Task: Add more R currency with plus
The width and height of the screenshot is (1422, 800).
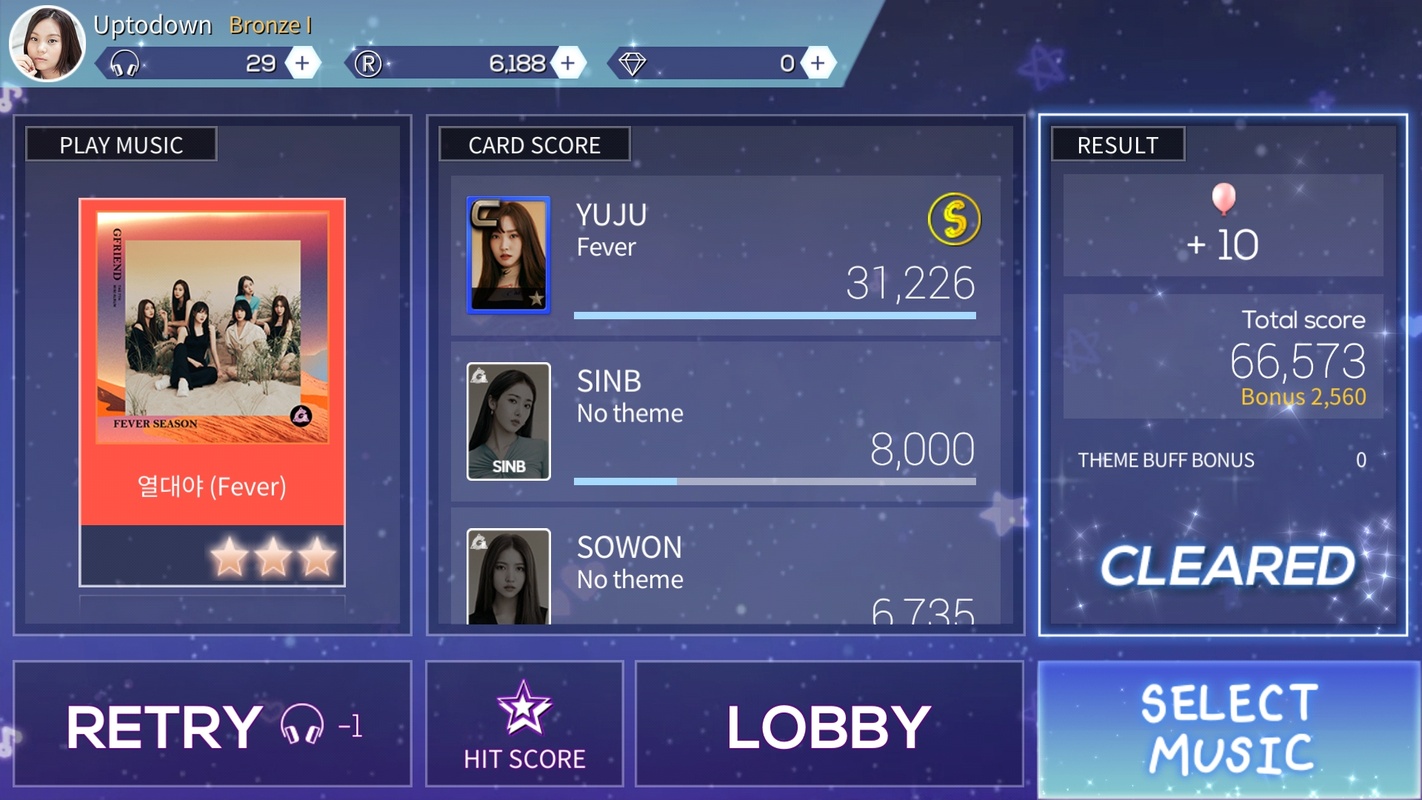Action: click(568, 64)
